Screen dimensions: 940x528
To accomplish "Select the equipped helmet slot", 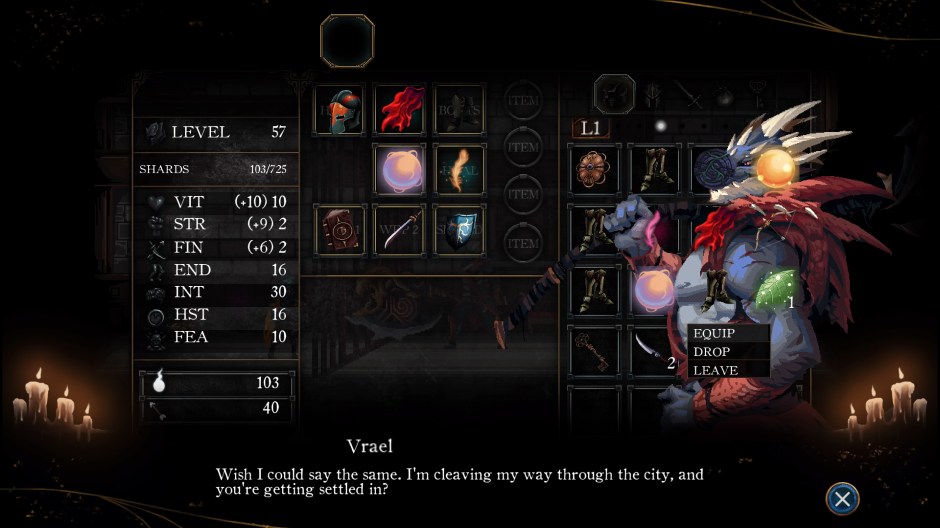I will (340, 109).
